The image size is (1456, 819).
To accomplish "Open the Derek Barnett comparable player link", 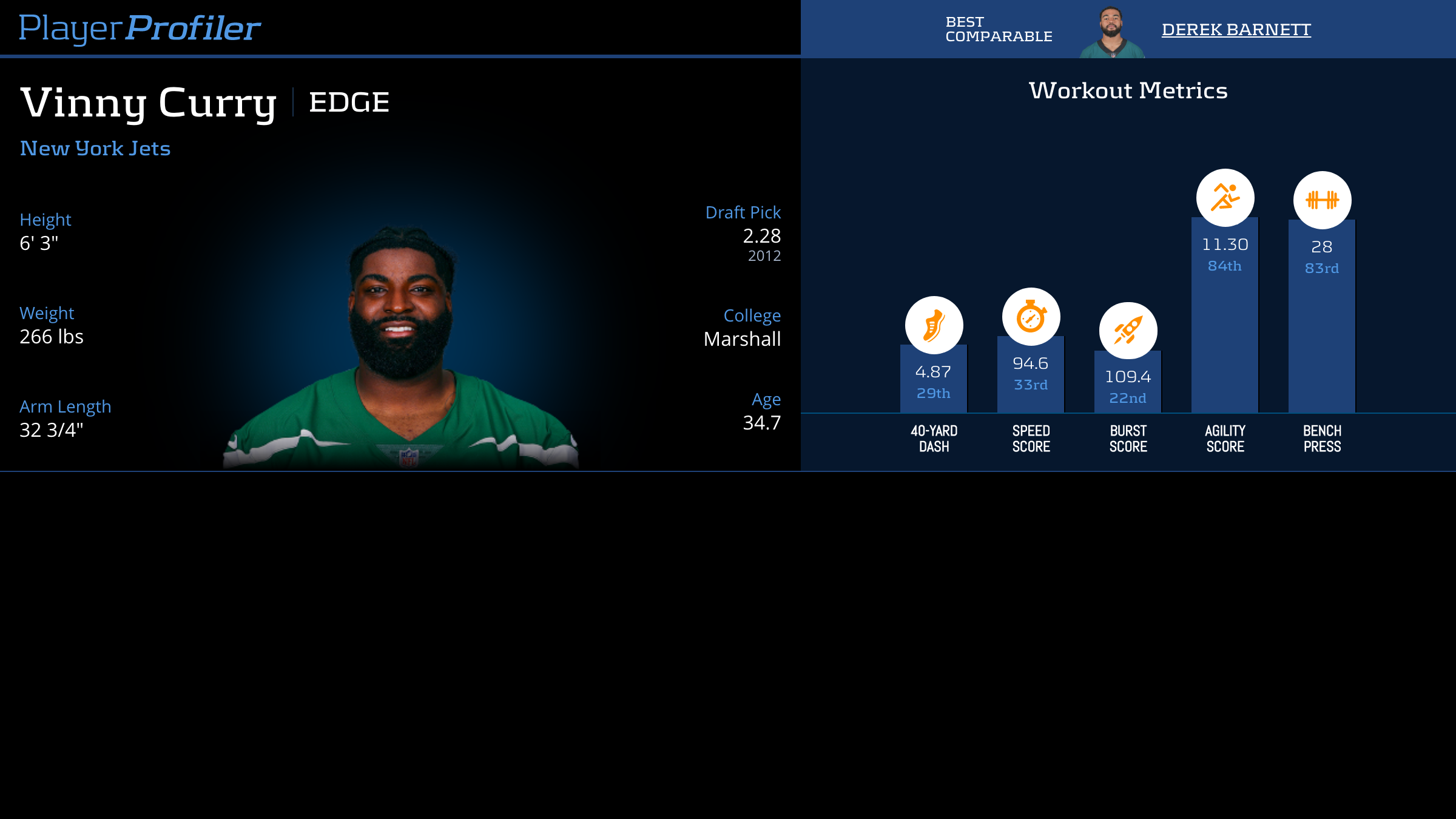I will pyautogui.click(x=1236, y=29).
